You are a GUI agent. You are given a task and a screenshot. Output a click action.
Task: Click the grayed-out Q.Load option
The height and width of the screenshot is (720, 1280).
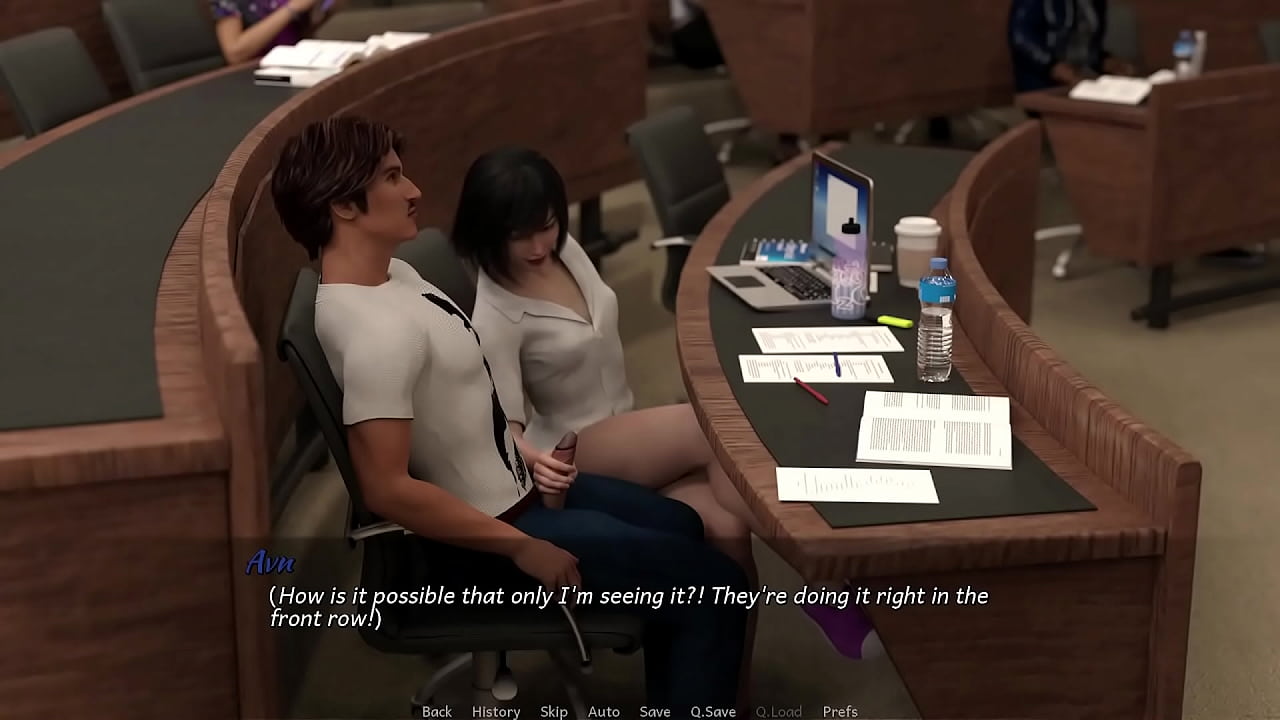[778, 711]
